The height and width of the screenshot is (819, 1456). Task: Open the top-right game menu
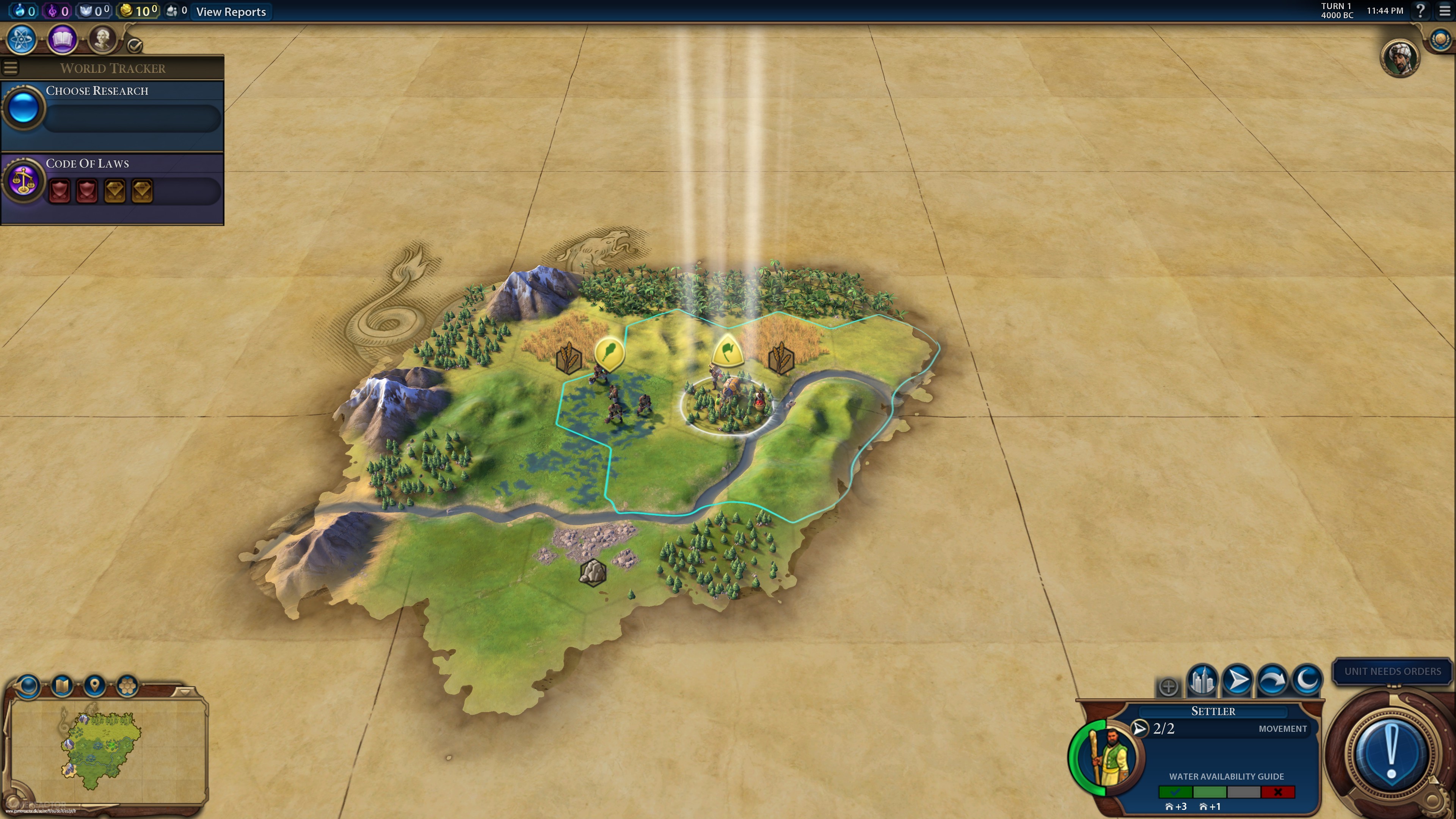[1445, 10]
